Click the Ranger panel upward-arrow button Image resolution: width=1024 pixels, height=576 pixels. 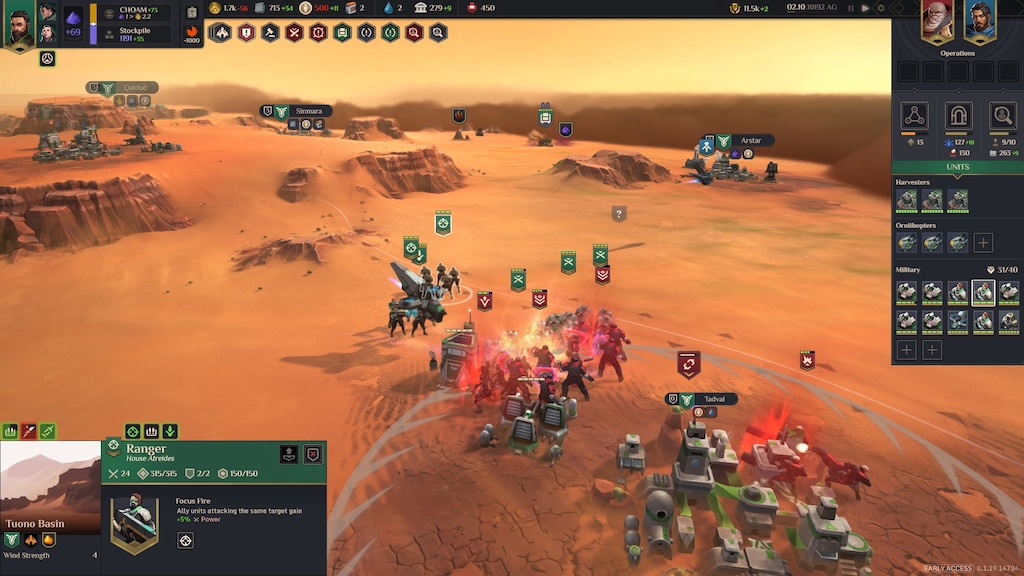pos(288,454)
